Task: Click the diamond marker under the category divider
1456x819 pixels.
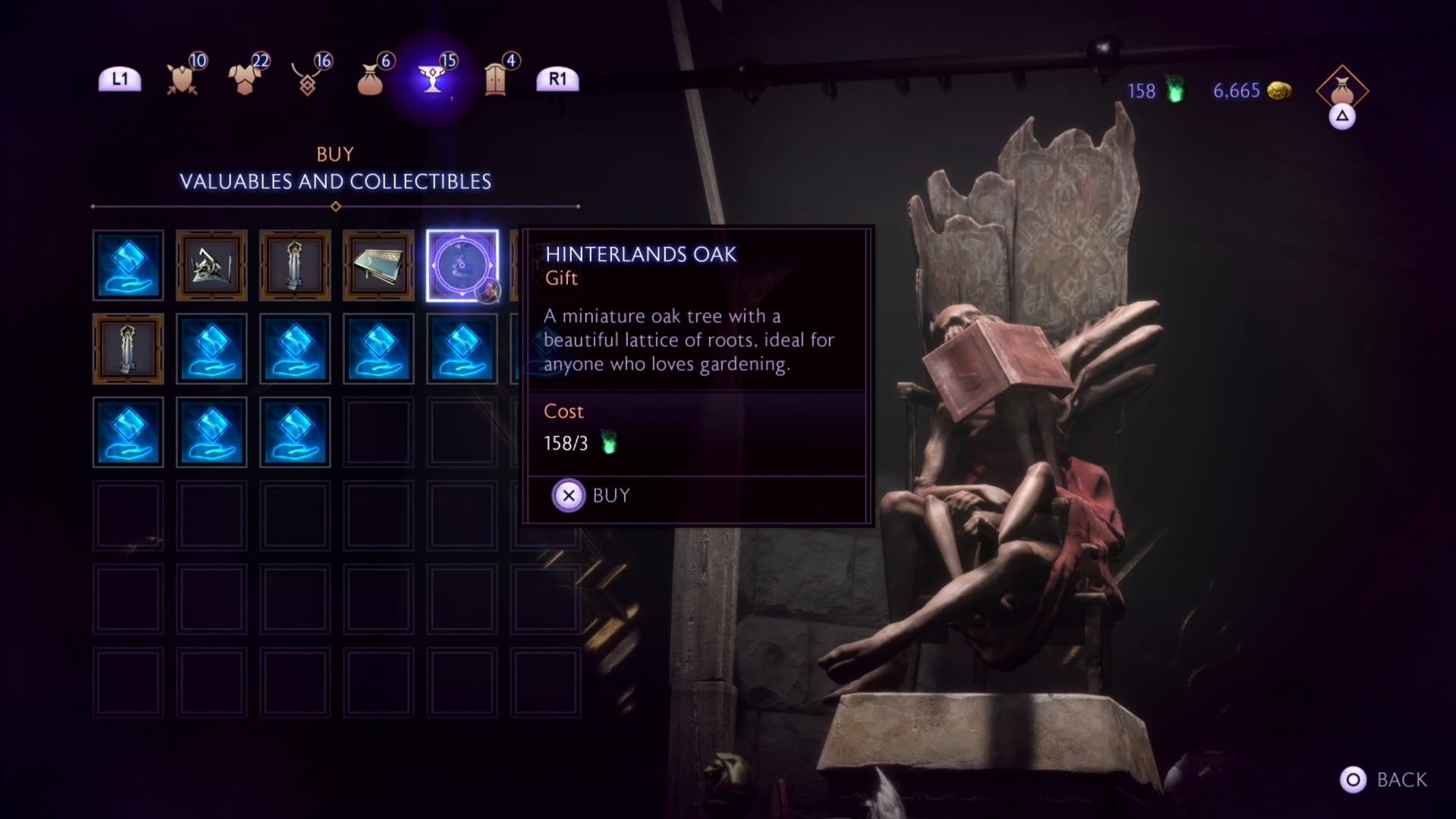Action: tap(336, 205)
